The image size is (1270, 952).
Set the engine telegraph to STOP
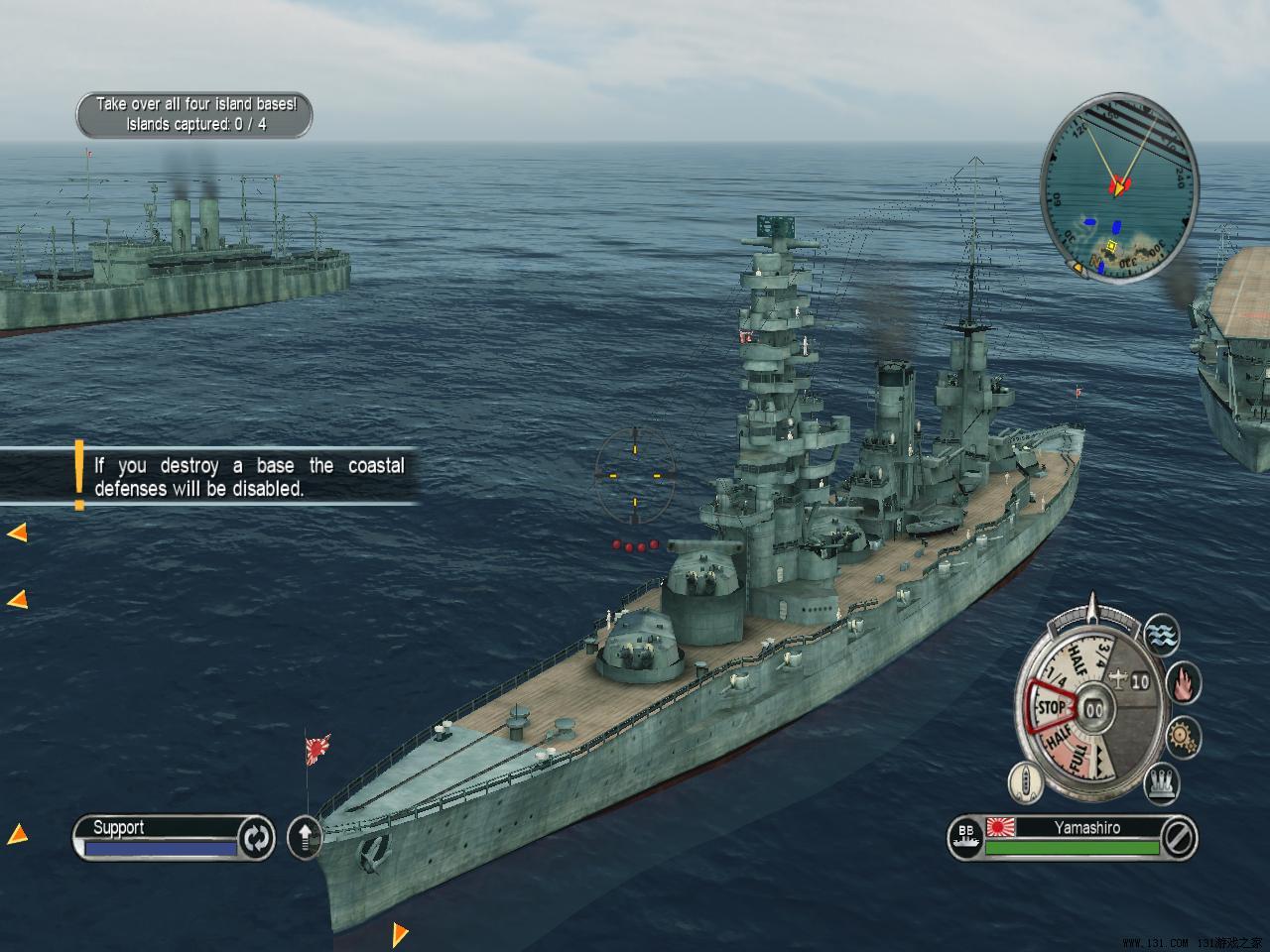tap(1050, 708)
